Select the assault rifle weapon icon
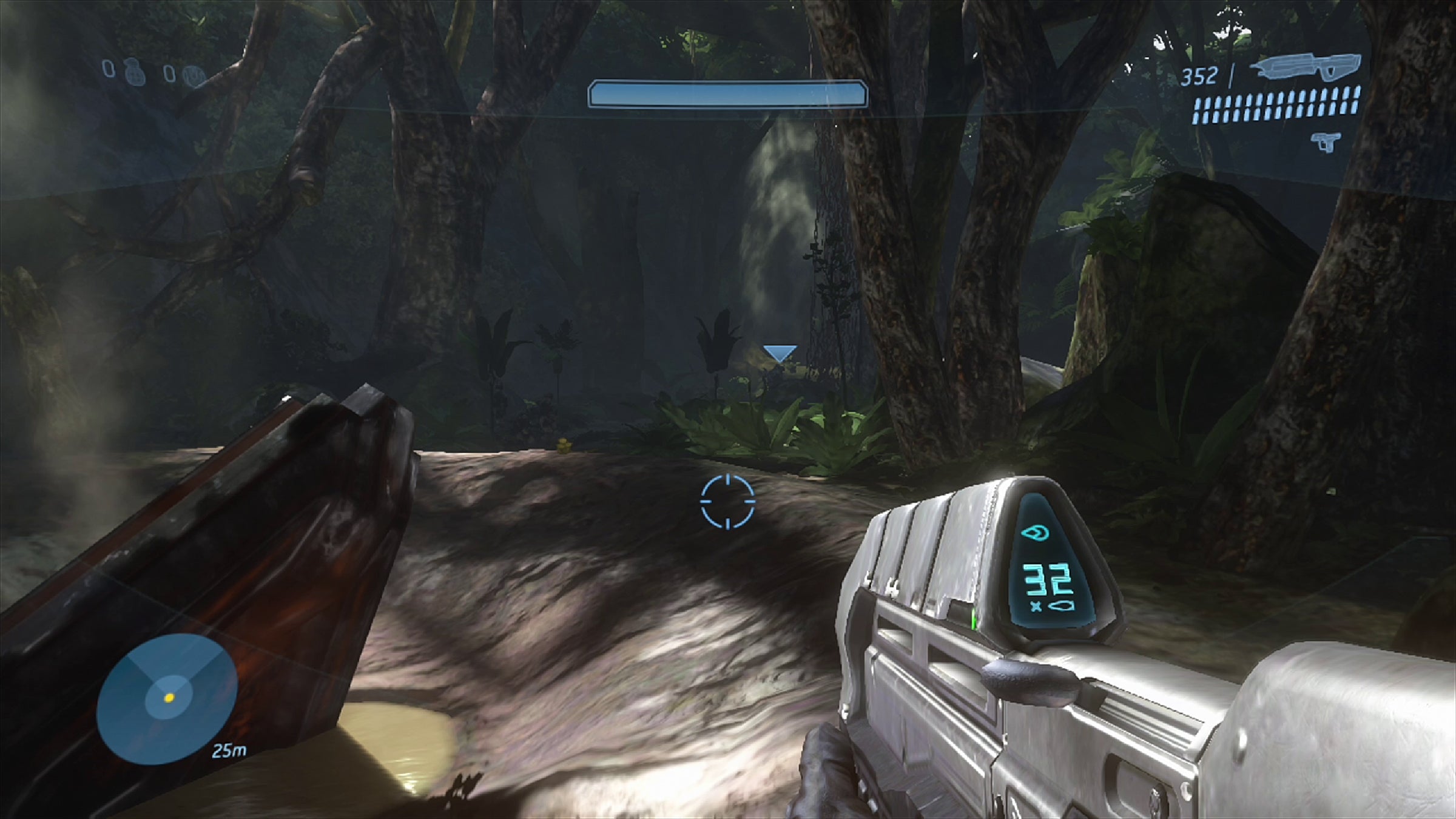The image size is (1456, 819). coord(1308,67)
